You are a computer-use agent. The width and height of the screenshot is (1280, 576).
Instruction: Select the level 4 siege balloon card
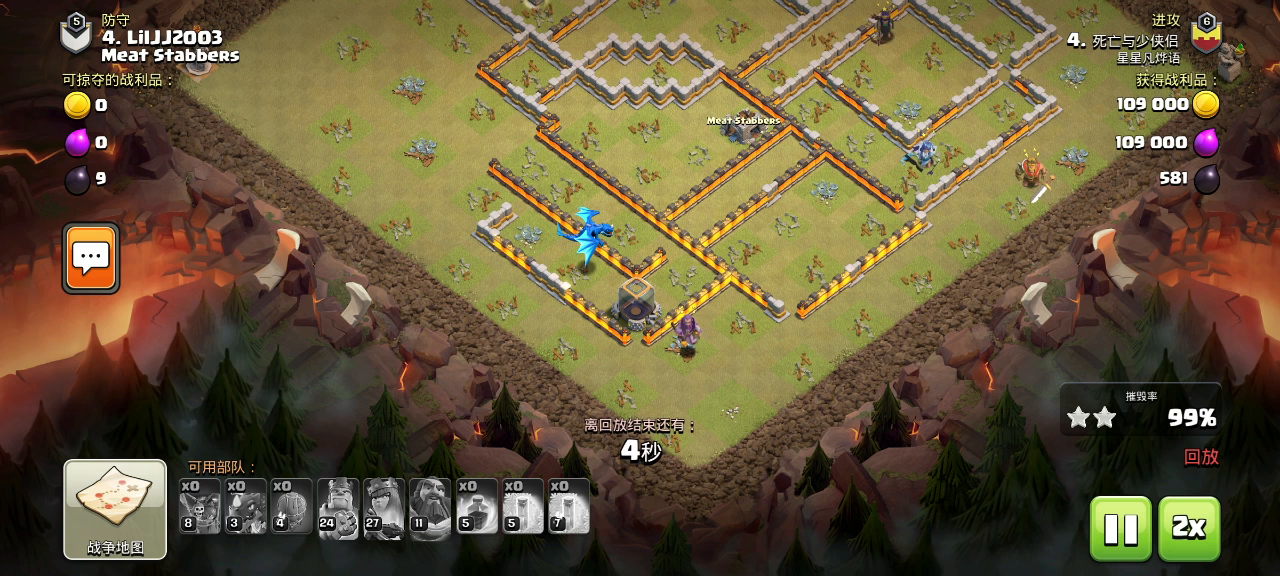point(292,508)
